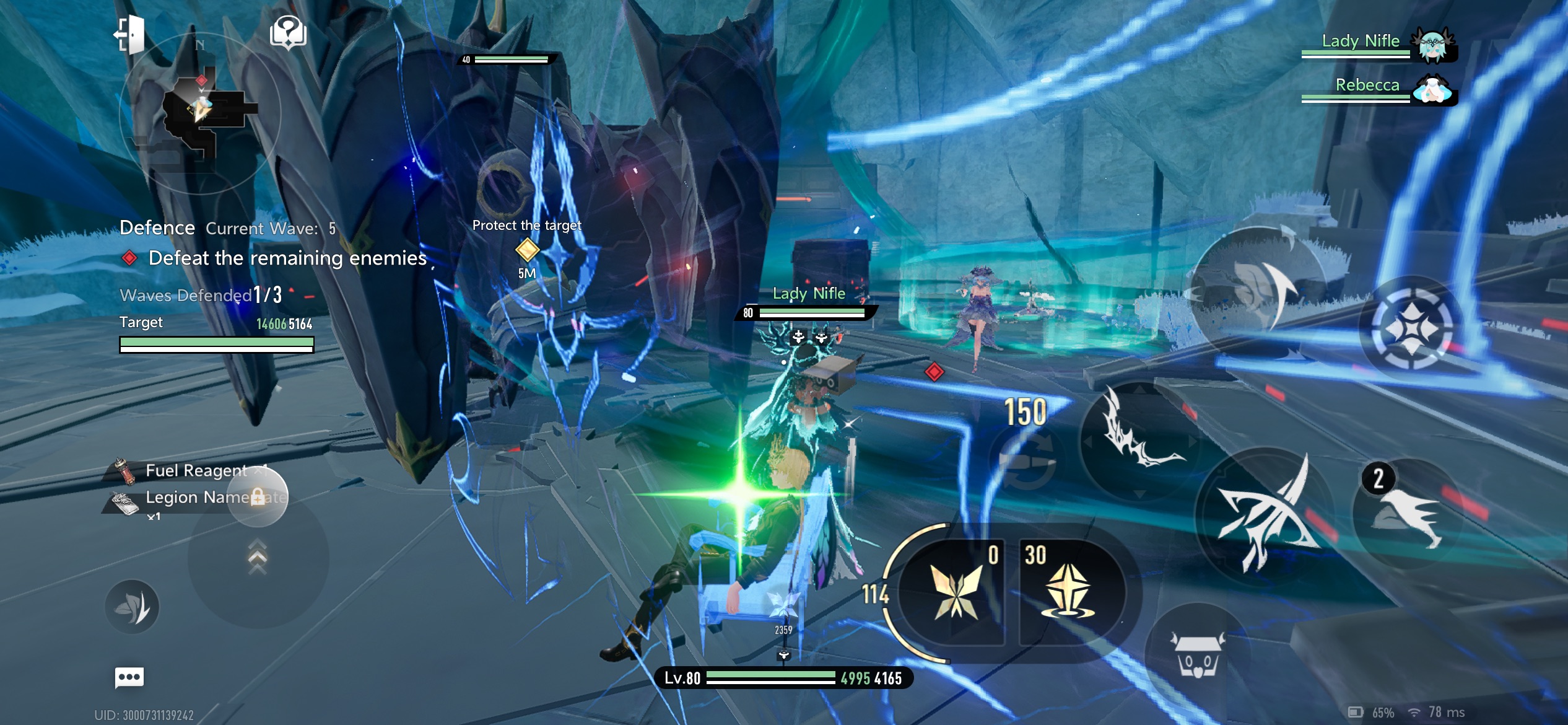Tap the exit door icon
Screen dimensions: 1568x725
coord(130,34)
